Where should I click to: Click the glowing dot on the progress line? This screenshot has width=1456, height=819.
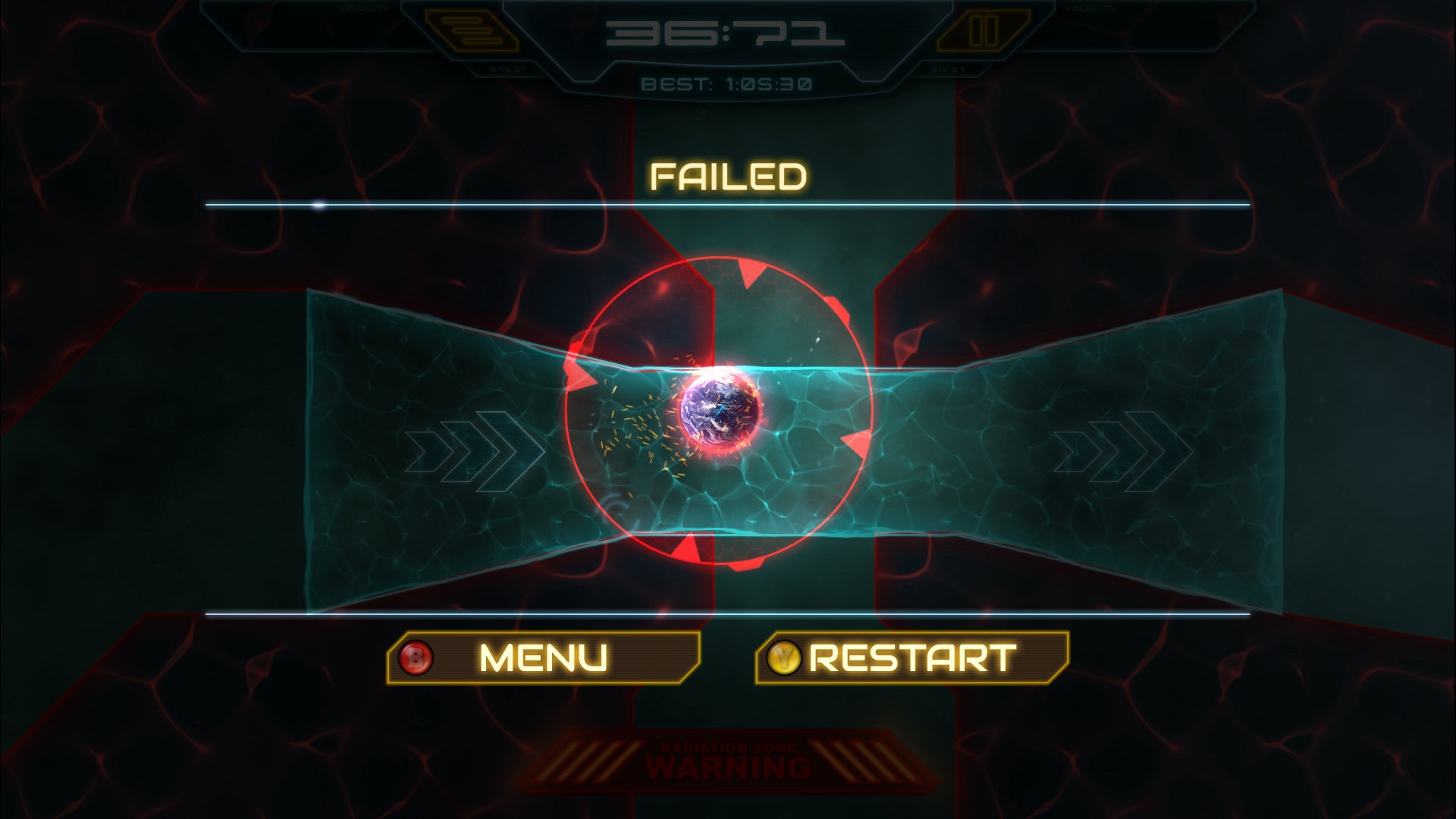[x=318, y=203]
